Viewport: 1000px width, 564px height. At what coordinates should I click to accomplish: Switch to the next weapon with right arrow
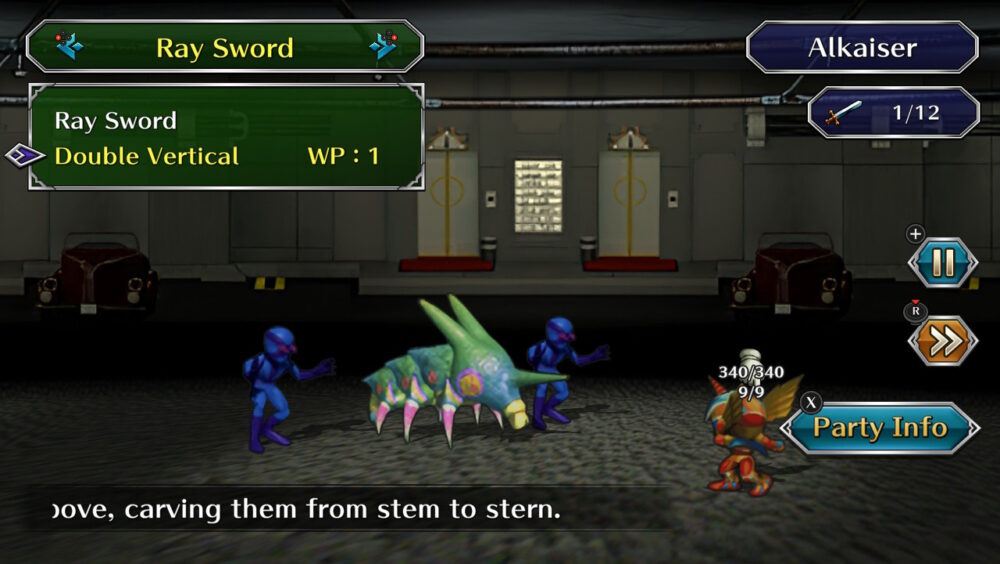pos(383,46)
